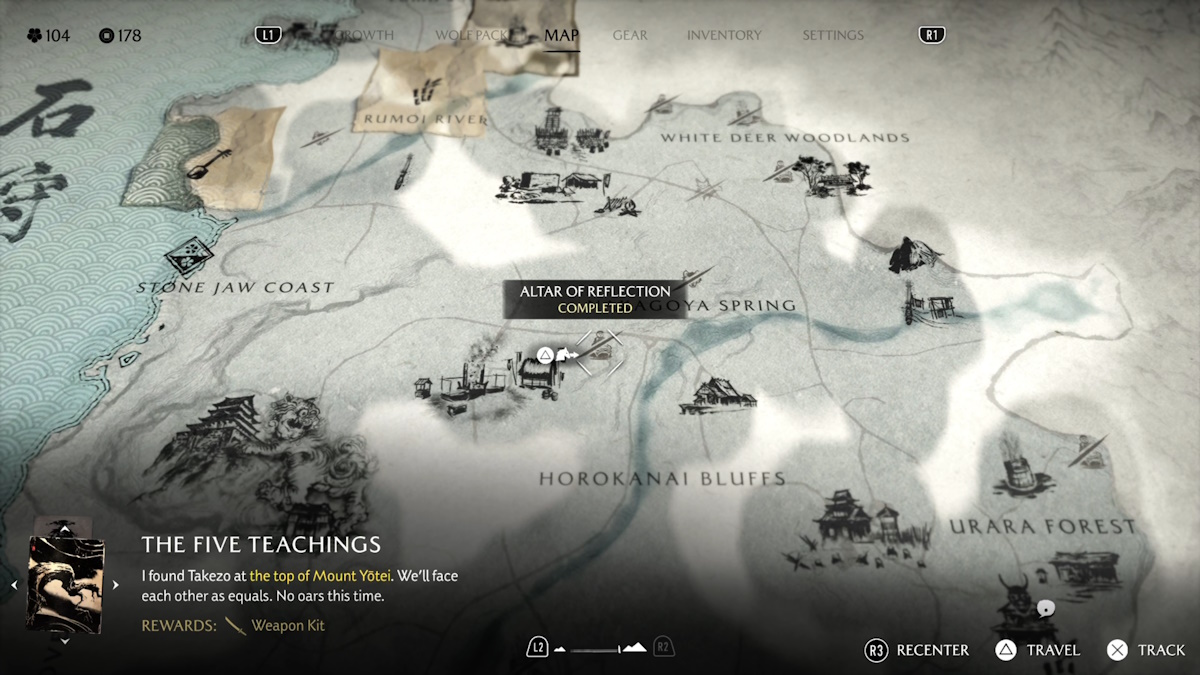Recenter the map view
The height and width of the screenshot is (675, 1200).
tap(917, 650)
